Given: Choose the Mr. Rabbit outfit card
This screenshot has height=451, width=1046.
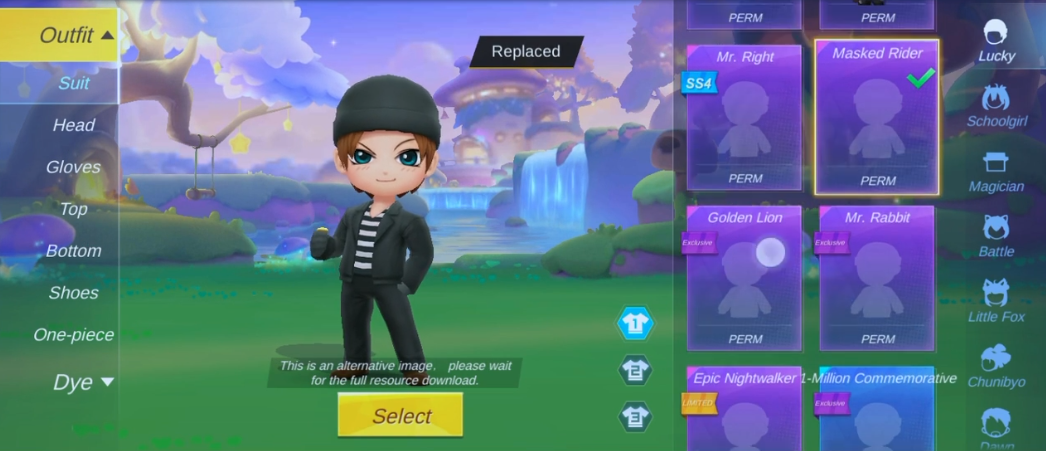Looking at the screenshot, I should [x=877, y=278].
